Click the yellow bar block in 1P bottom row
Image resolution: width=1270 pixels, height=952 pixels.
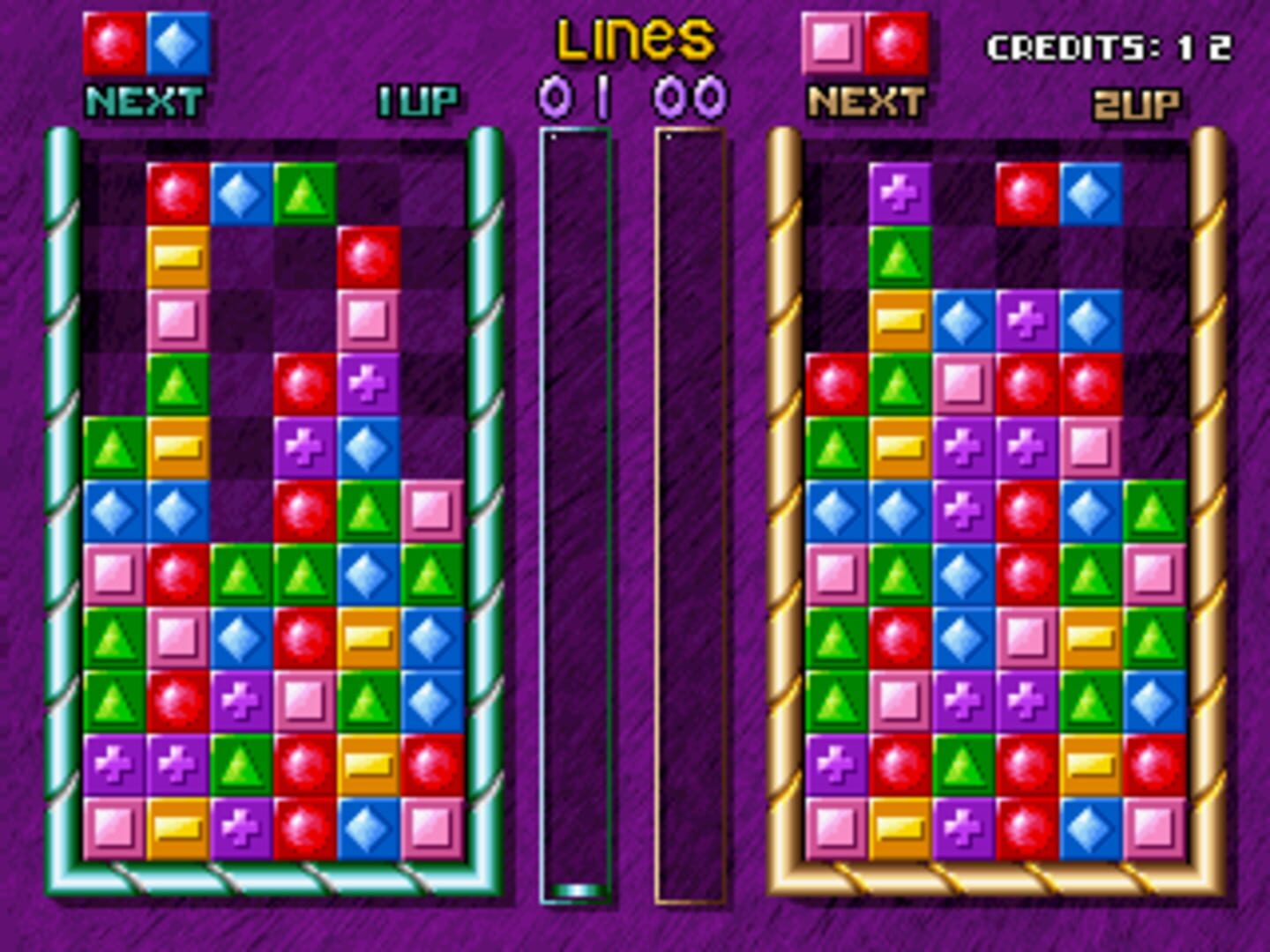click(176, 829)
